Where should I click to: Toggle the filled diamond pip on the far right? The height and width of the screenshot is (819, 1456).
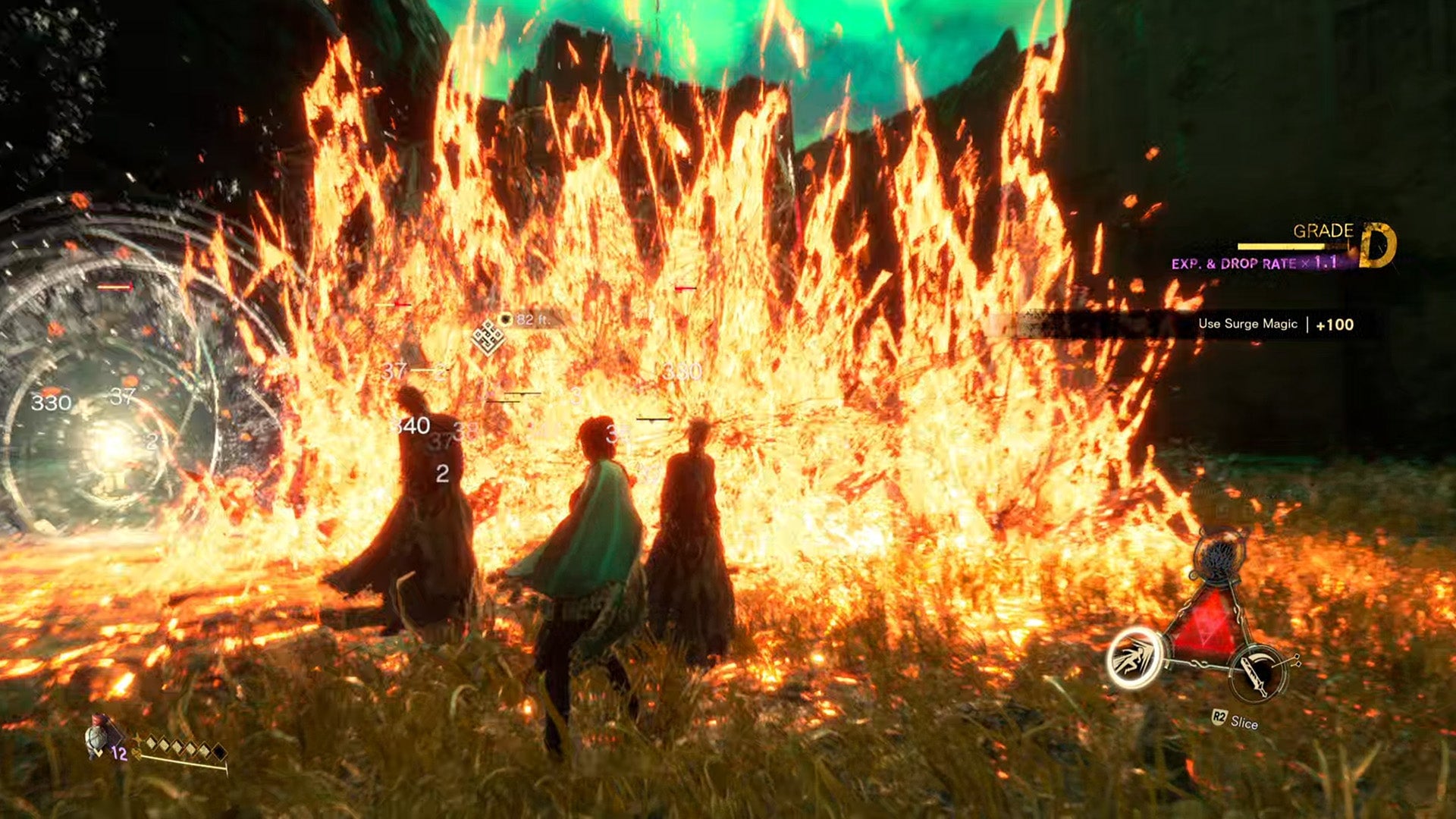coord(220,752)
